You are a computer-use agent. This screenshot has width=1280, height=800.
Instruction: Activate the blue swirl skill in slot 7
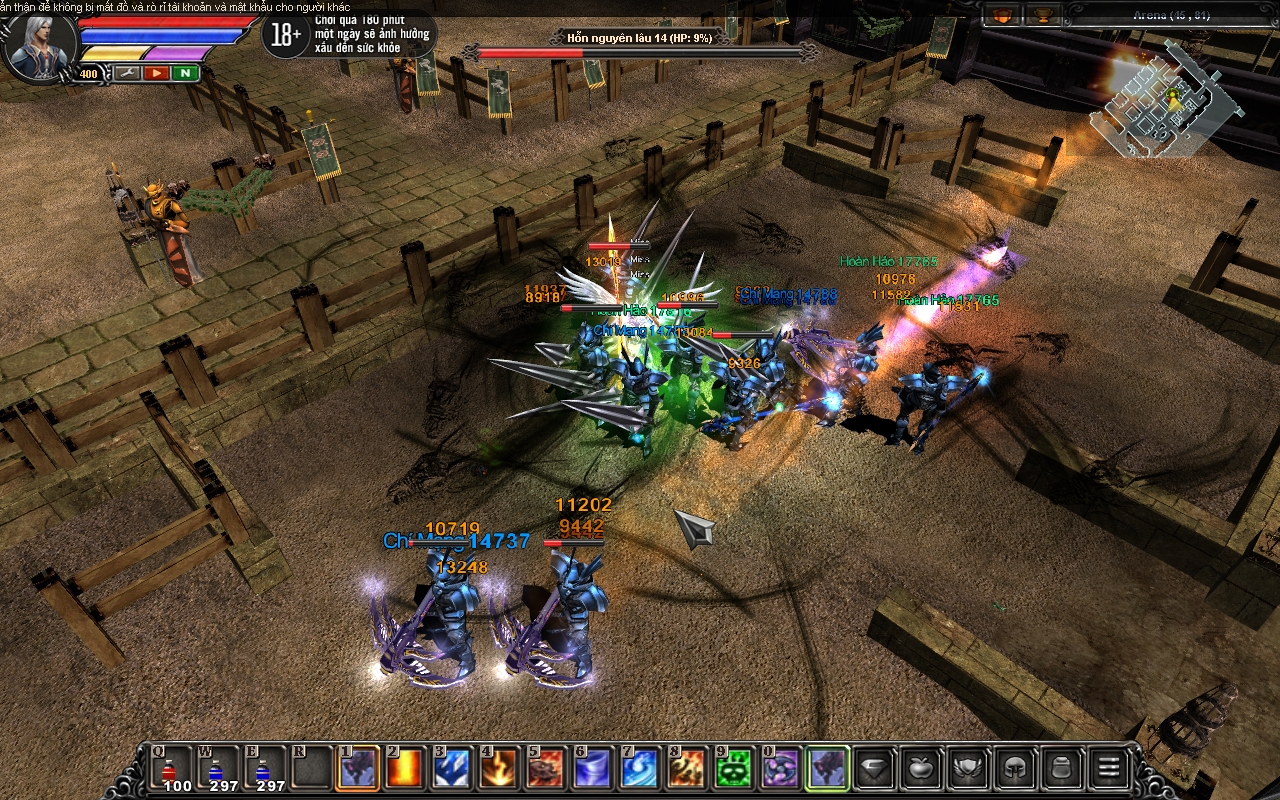(x=640, y=769)
